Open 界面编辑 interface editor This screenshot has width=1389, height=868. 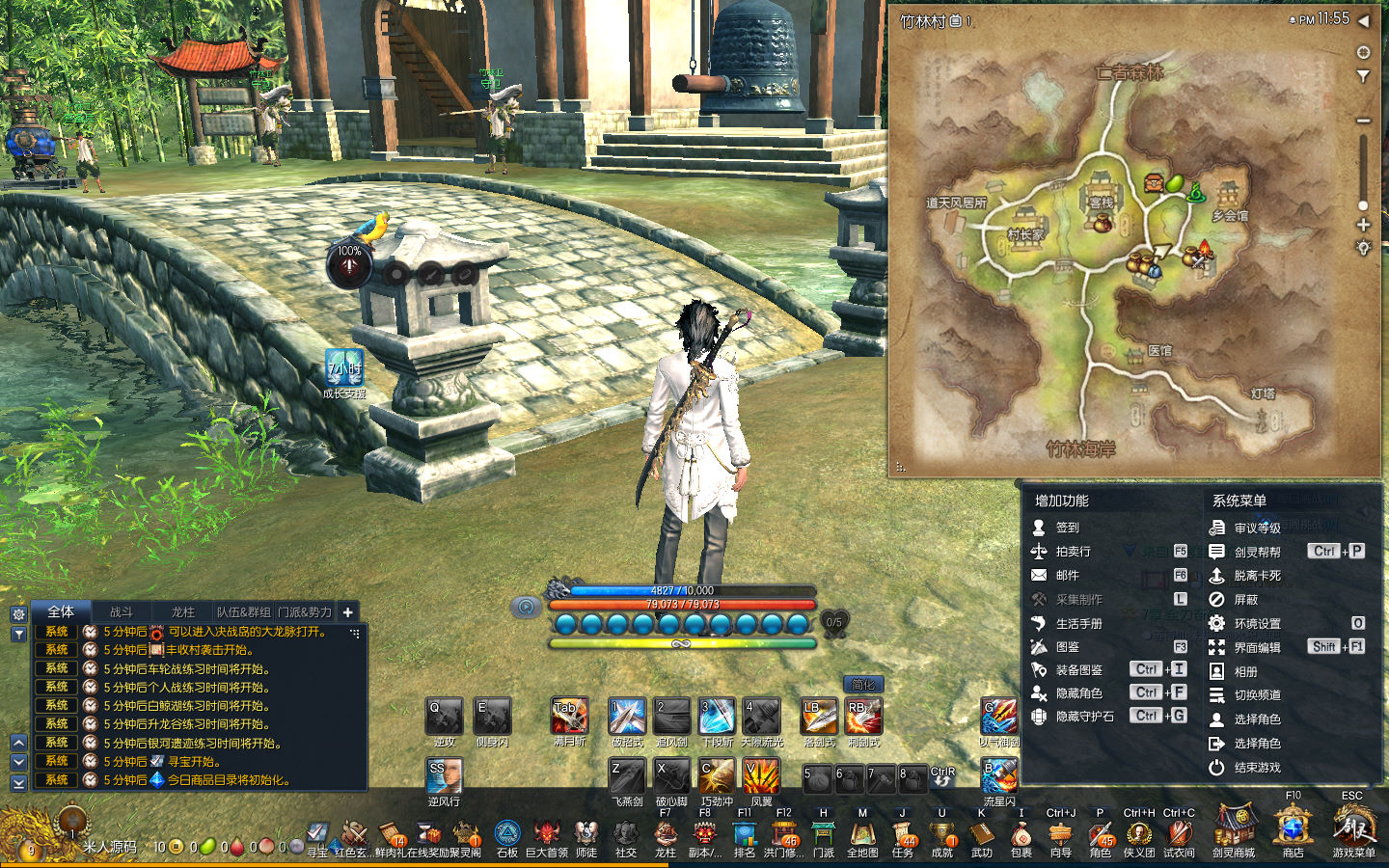1256,647
